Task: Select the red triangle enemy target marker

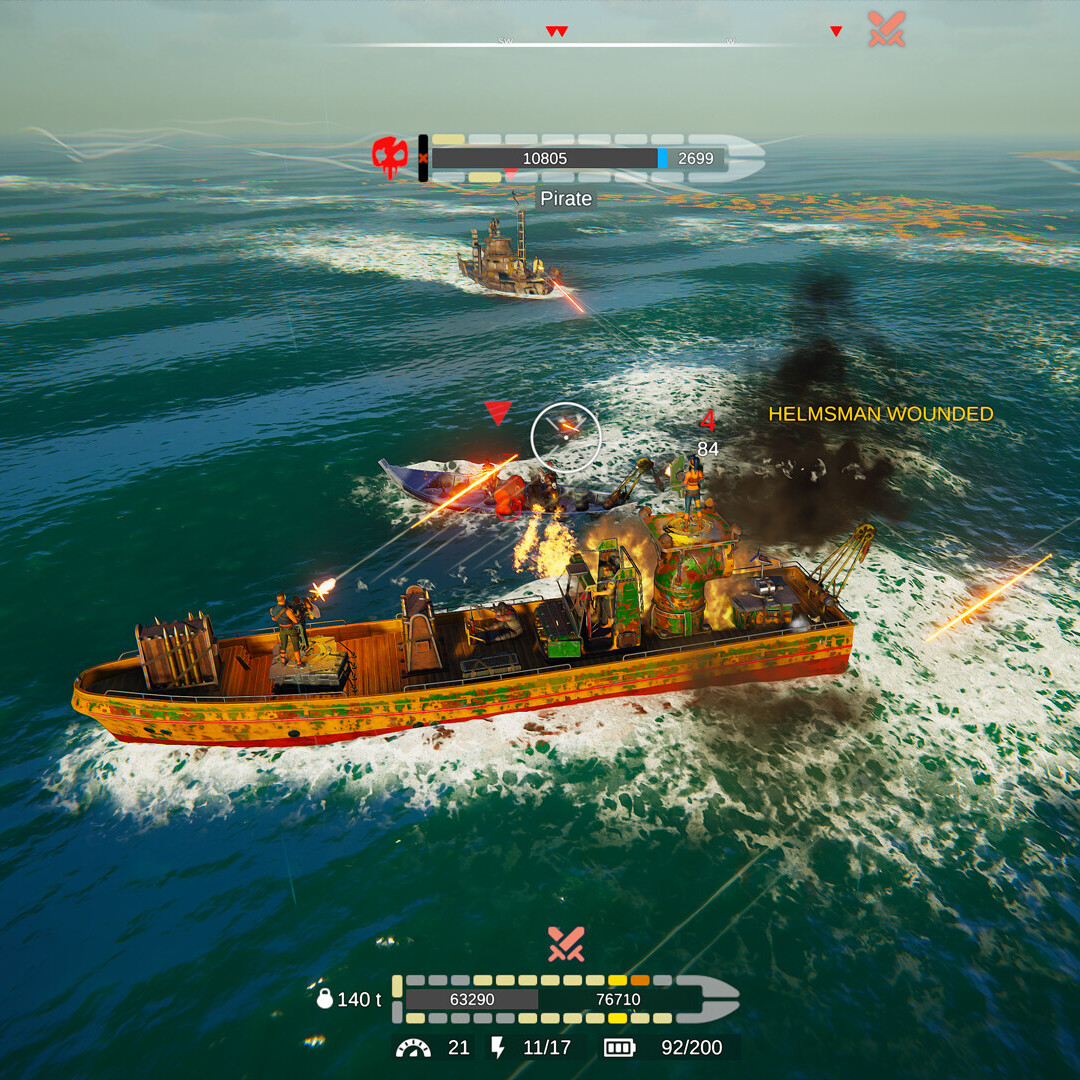Action: pyautogui.click(x=498, y=412)
